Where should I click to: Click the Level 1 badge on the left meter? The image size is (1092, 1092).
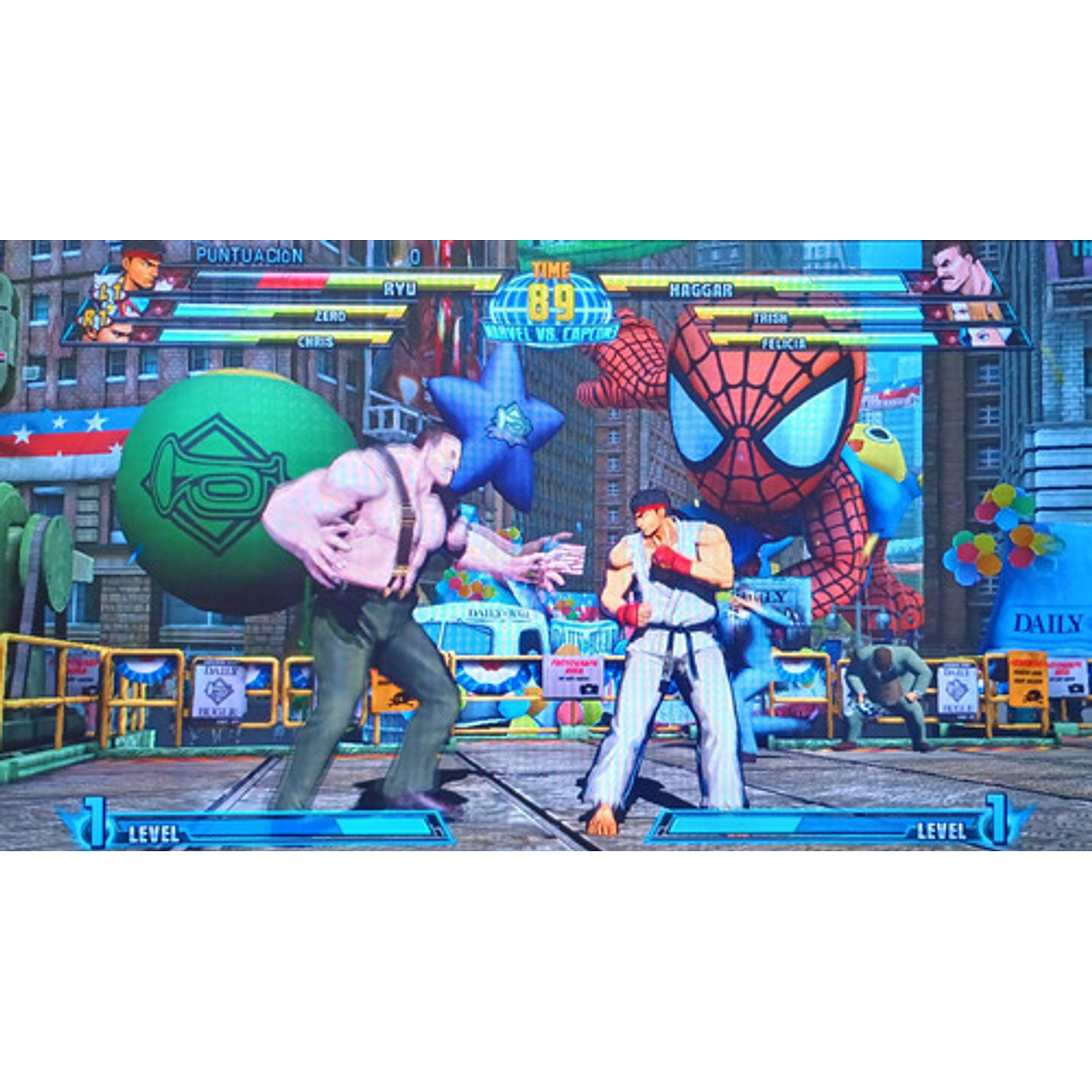95,824
